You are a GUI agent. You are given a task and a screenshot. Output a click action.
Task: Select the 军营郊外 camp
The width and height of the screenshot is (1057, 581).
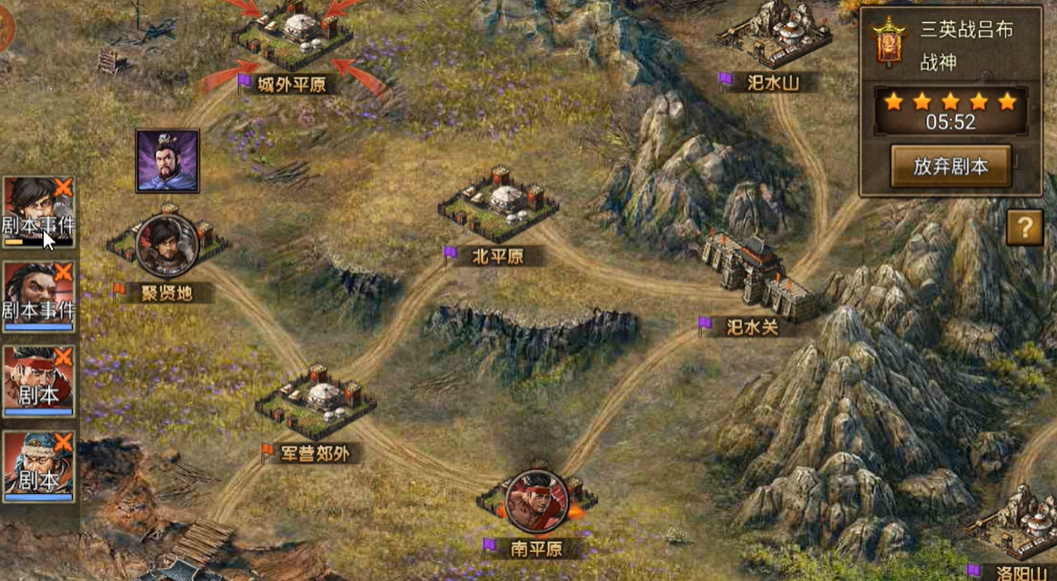tap(316, 398)
